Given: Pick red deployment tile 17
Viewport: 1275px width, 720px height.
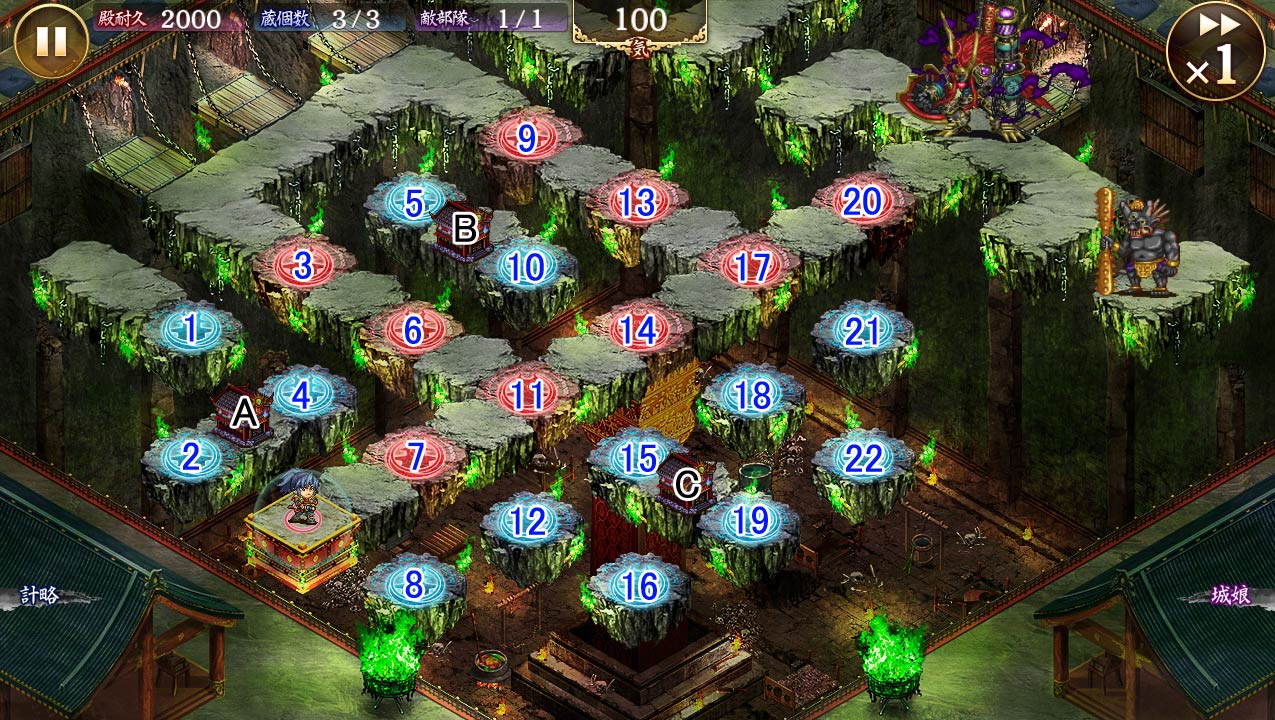Looking at the screenshot, I should tap(751, 266).
